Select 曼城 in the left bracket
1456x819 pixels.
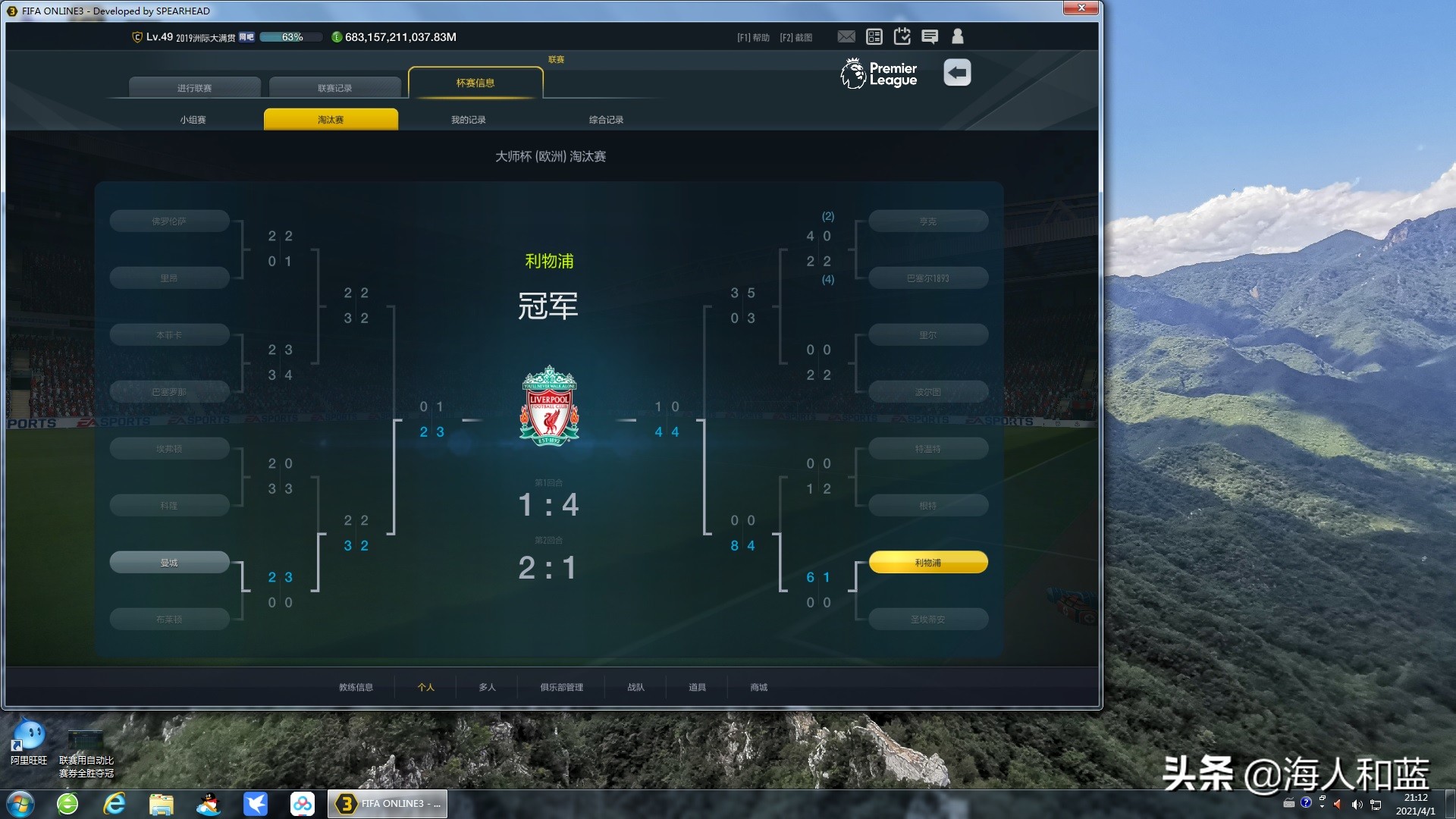(x=169, y=561)
